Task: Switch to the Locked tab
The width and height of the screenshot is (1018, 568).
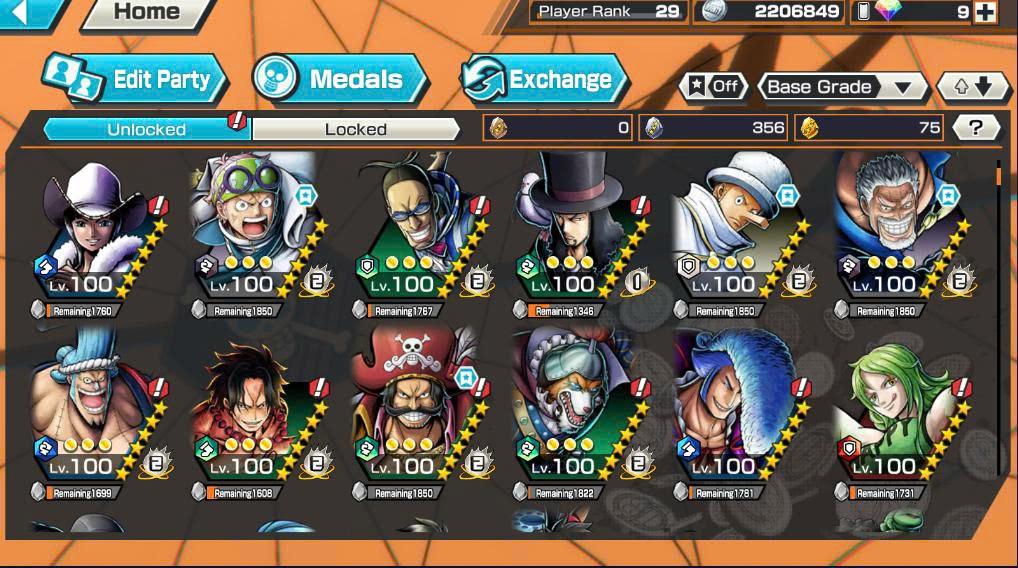Action: pos(355,129)
